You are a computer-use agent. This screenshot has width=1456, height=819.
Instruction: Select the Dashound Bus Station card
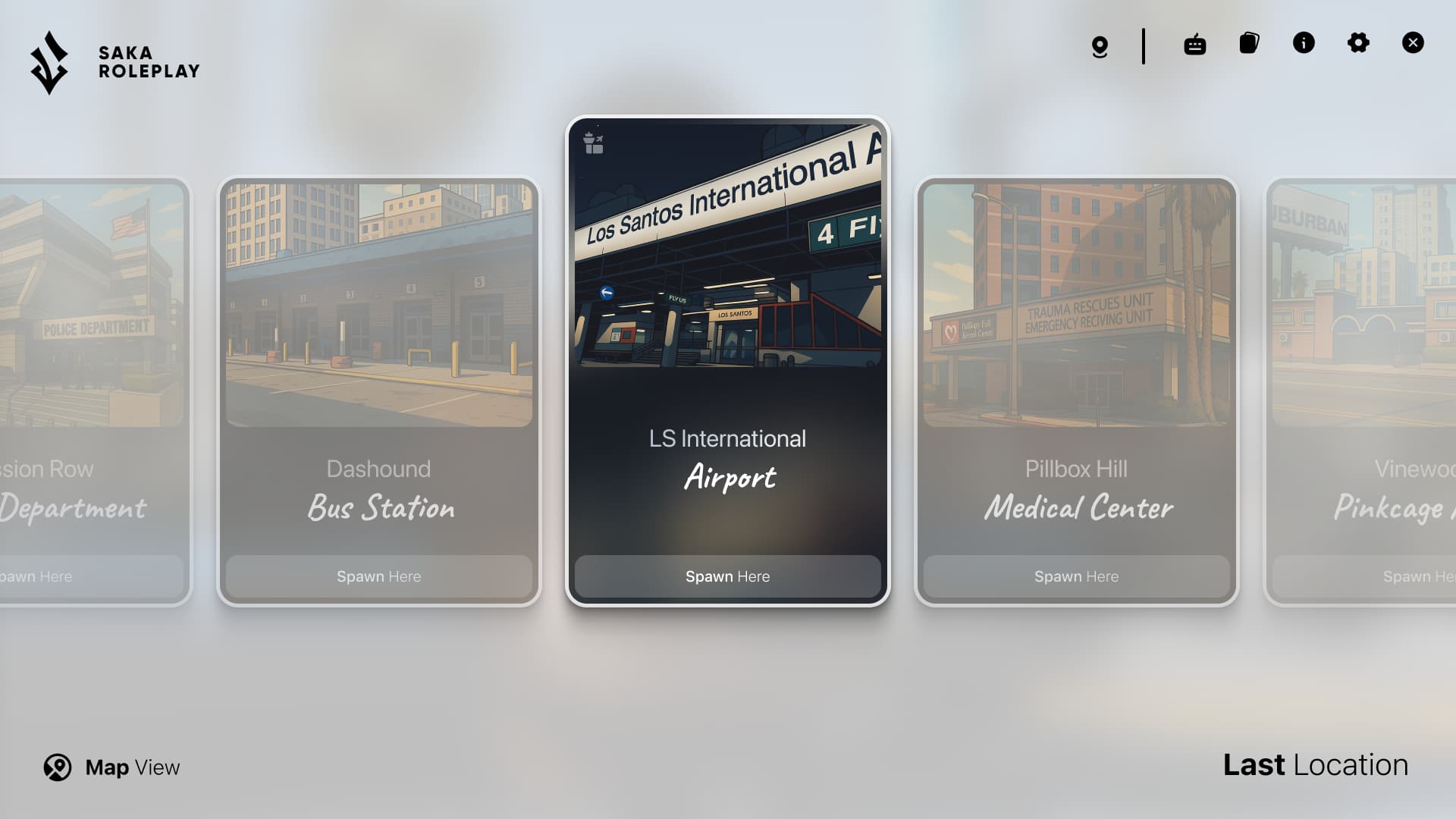click(378, 379)
